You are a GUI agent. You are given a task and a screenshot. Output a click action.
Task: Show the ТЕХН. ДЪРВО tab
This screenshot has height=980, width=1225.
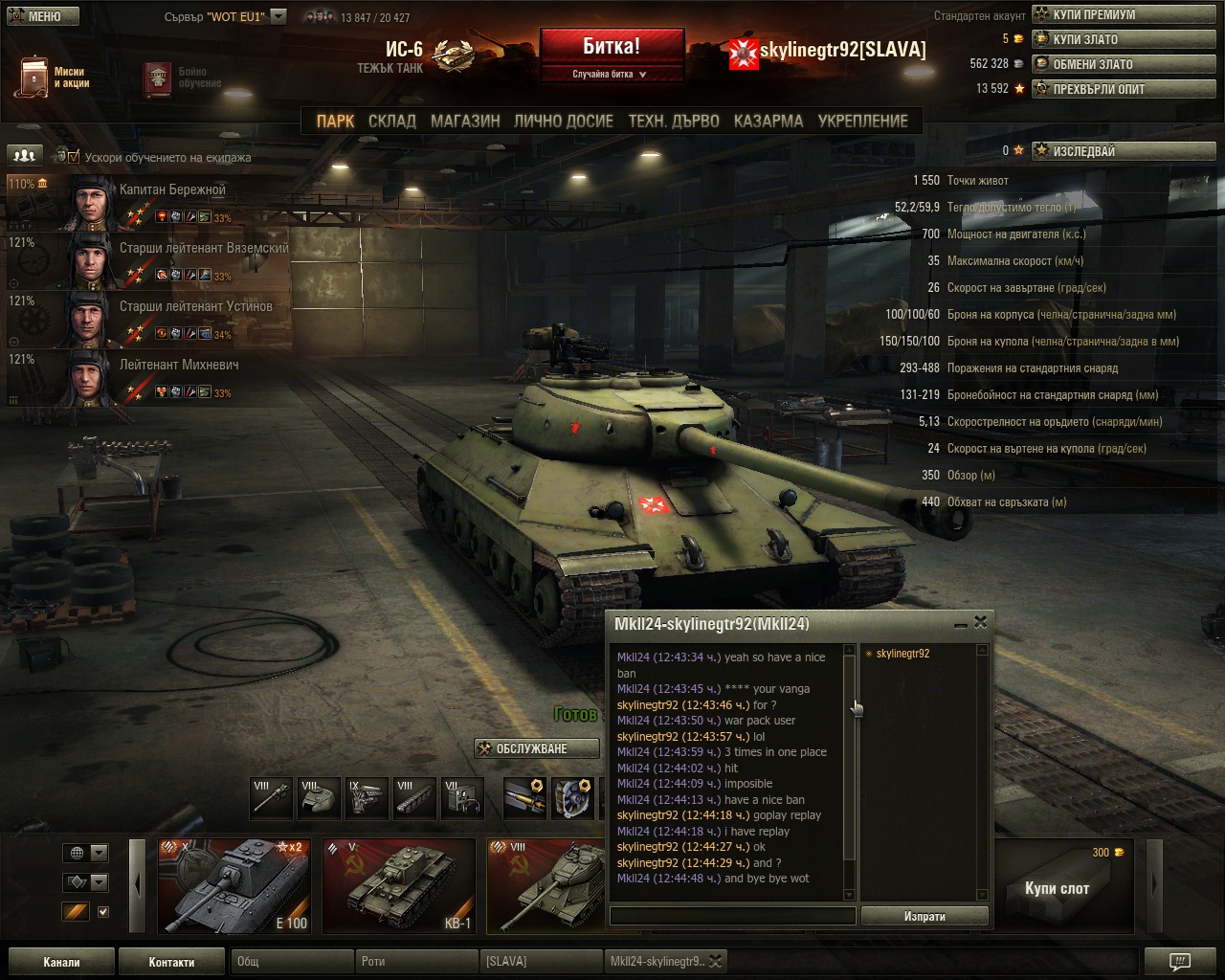673,122
